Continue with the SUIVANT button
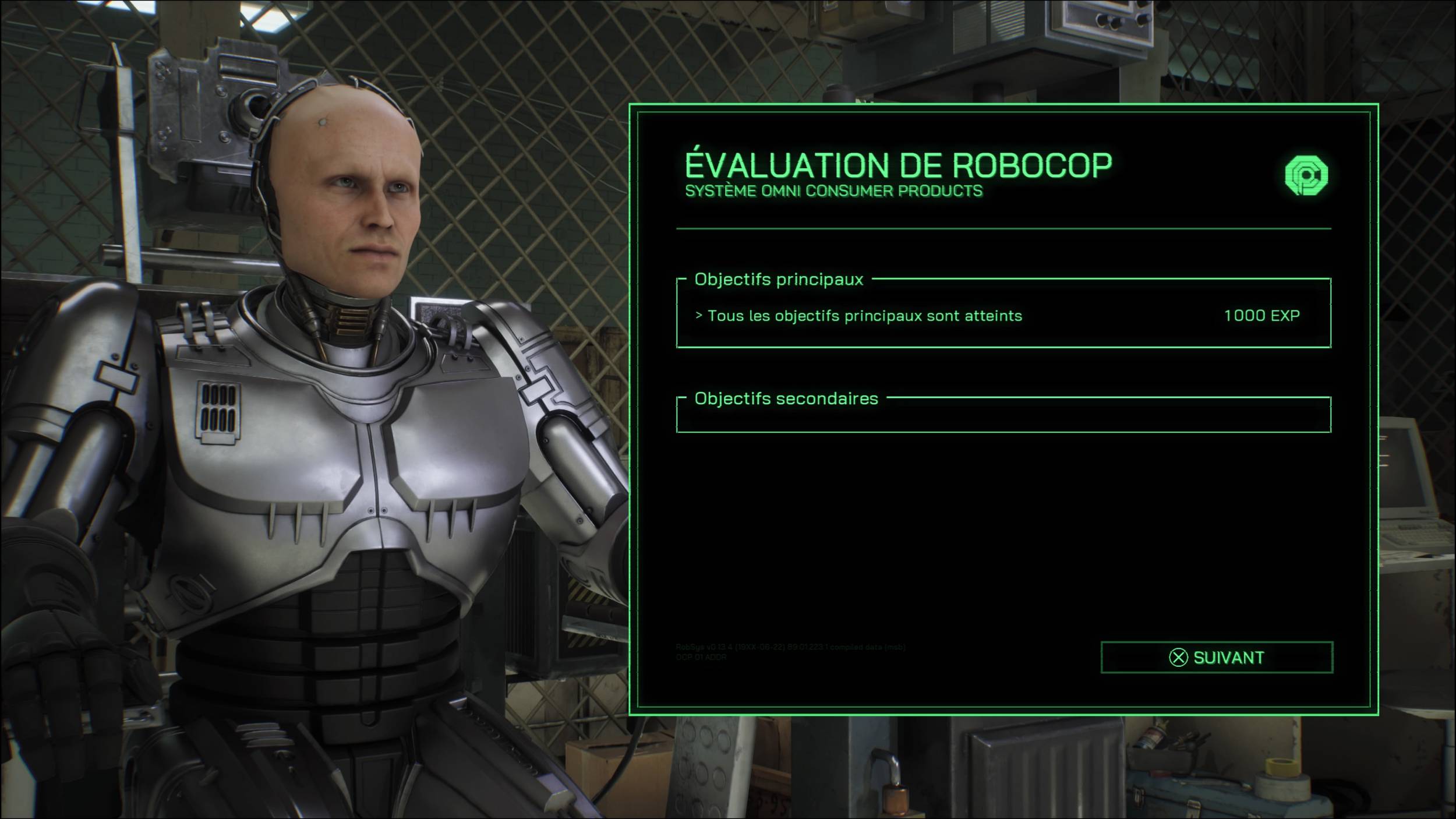Viewport: 1456px width, 819px height. point(1217,658)
